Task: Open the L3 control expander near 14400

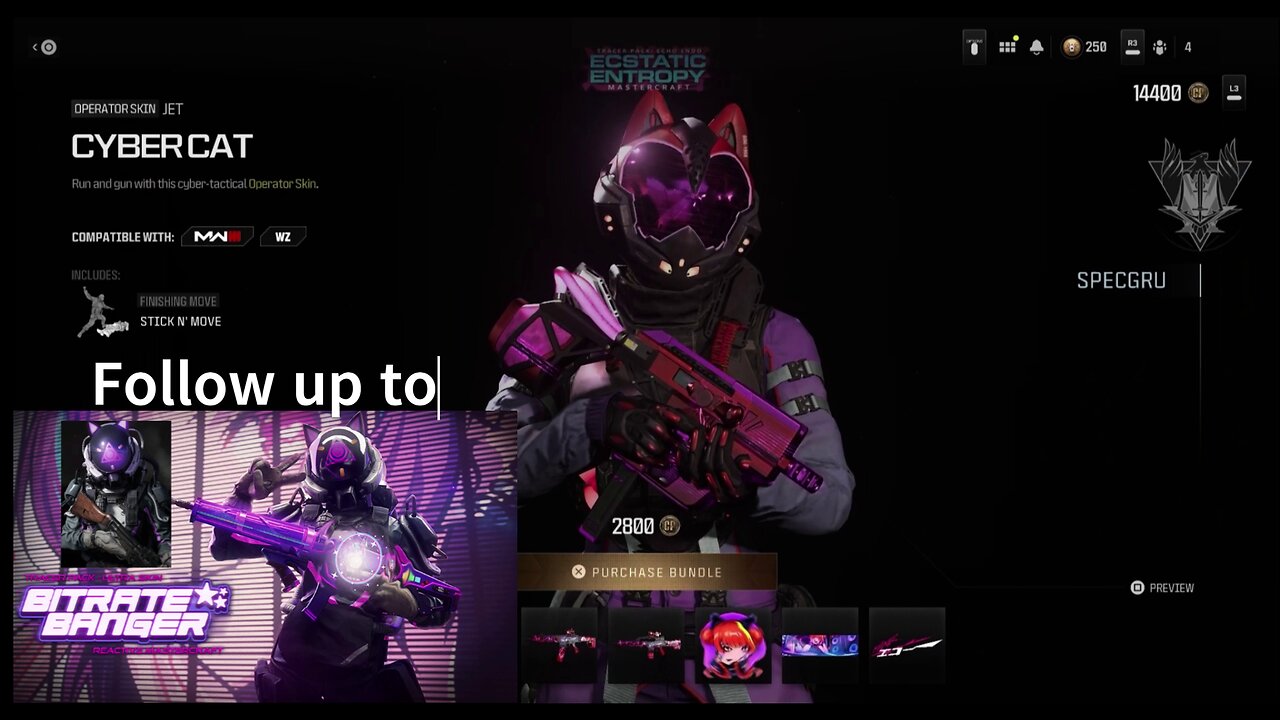Action: [x=1234, y=90]
